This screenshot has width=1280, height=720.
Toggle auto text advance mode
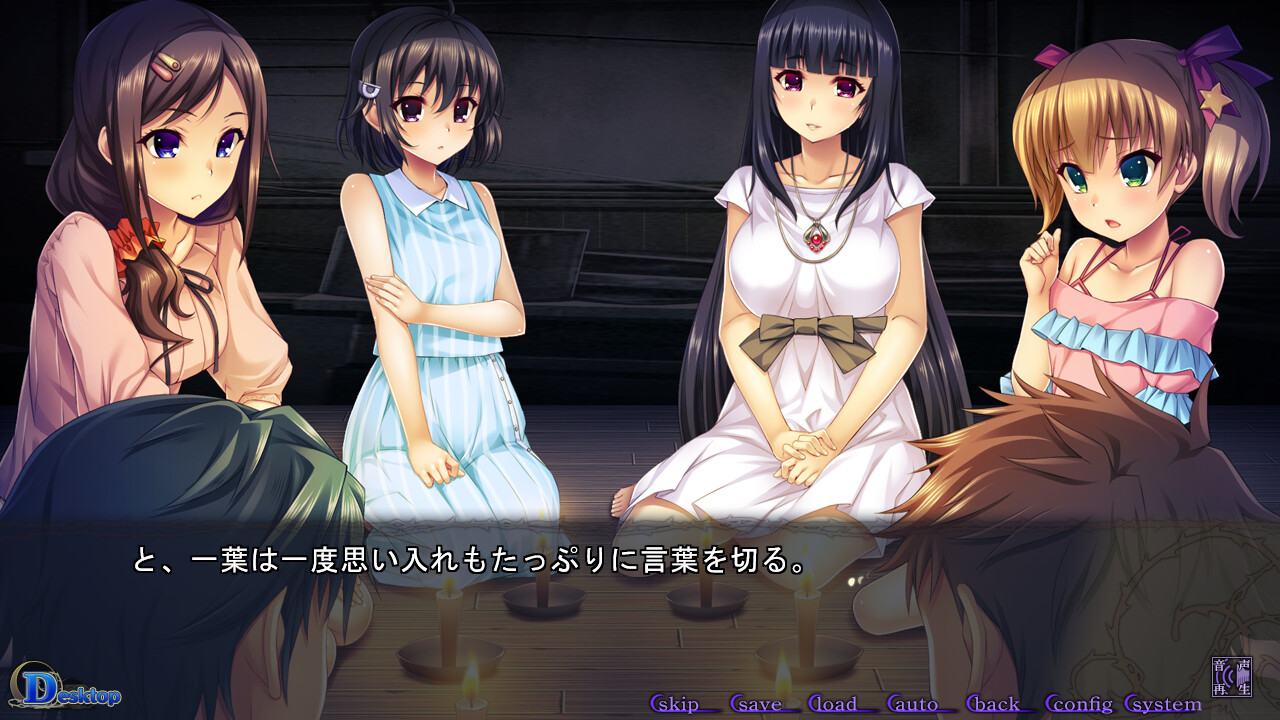(x=920, y=704)
